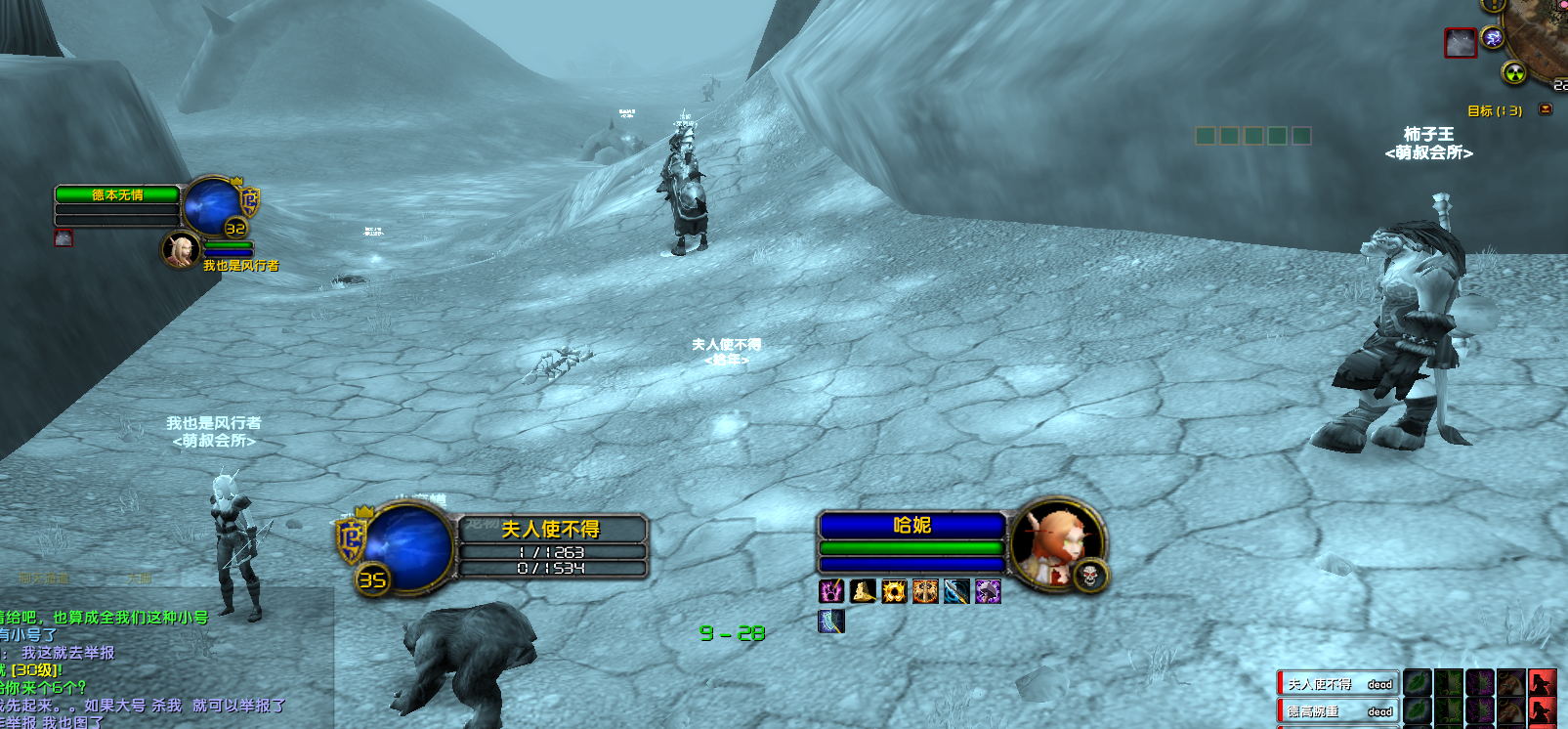This screenshot has width=1568, height=729.
Task: Click the green radiation minimap button
Action: 1513,72
